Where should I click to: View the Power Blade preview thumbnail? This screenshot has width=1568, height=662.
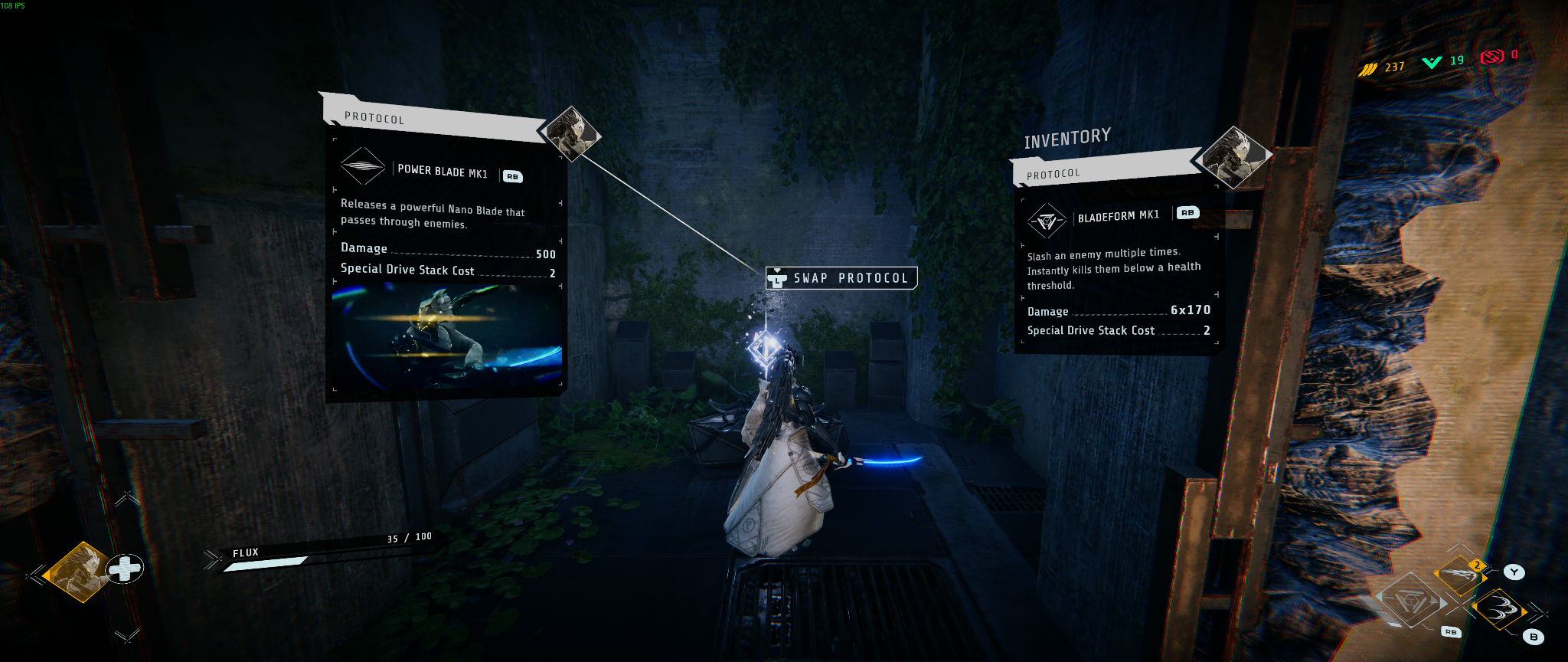coord(447,334)
